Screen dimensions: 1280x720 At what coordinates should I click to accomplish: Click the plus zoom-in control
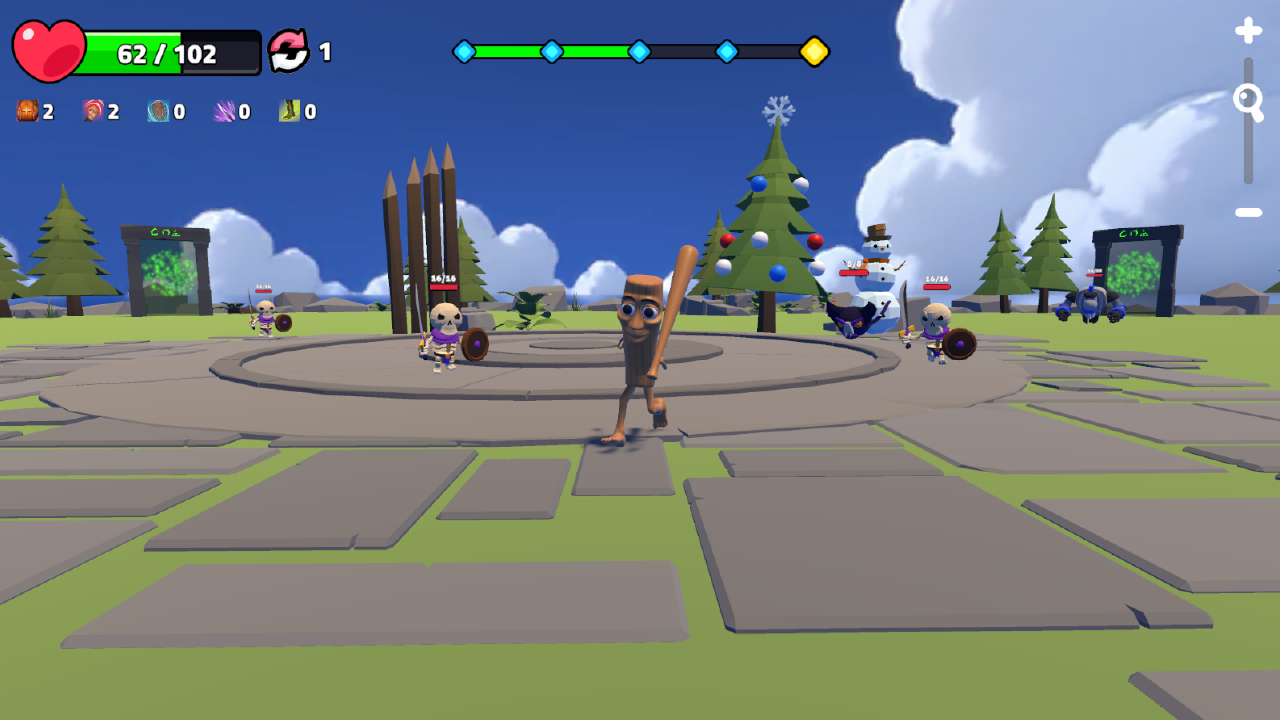coord(1248,30)
